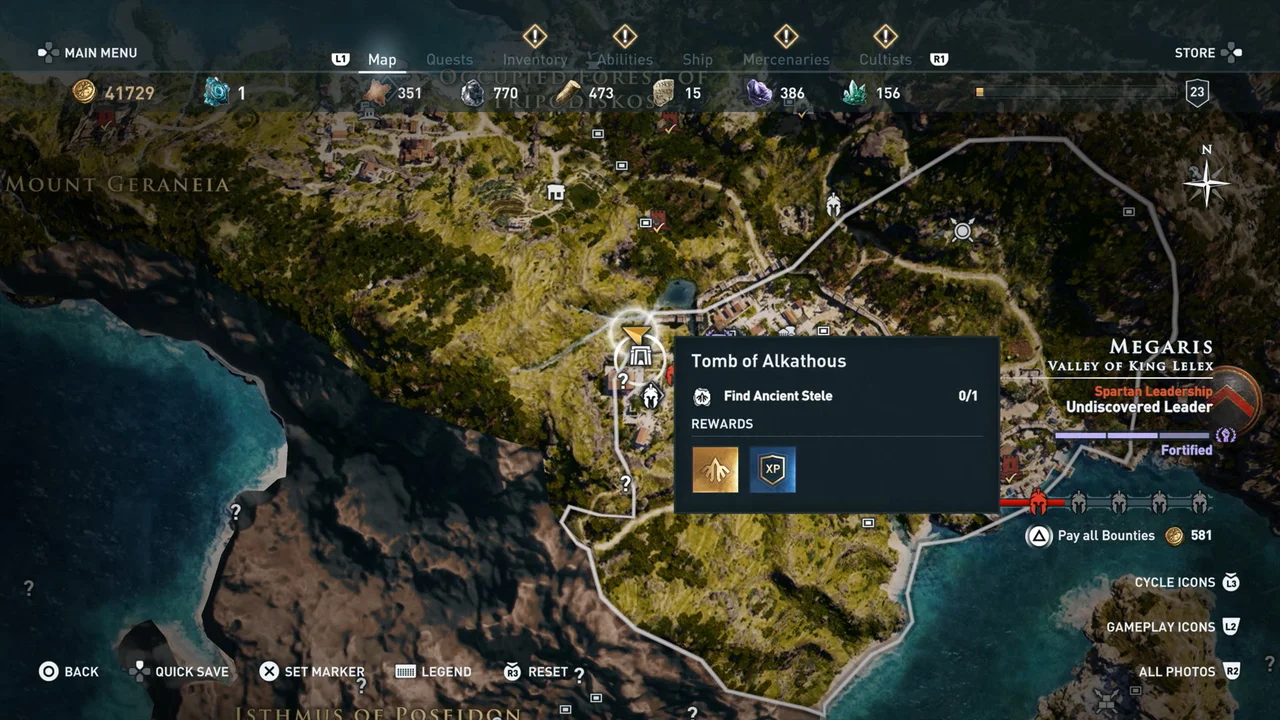Select the Ship tab
Image resolution: width=1280 pixels, height=720 pixels.
pos(697,60)
